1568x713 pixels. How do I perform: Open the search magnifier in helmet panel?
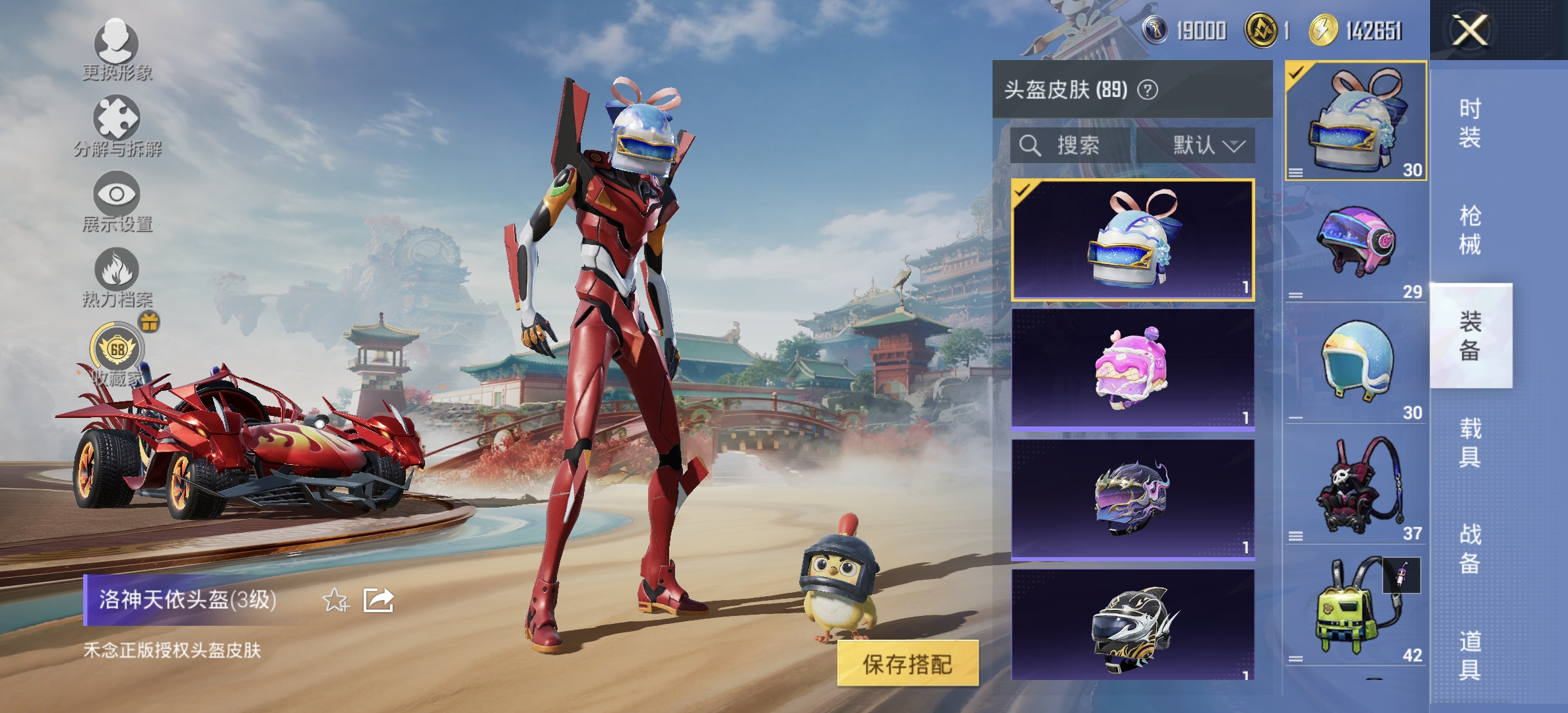point(1029,146)
